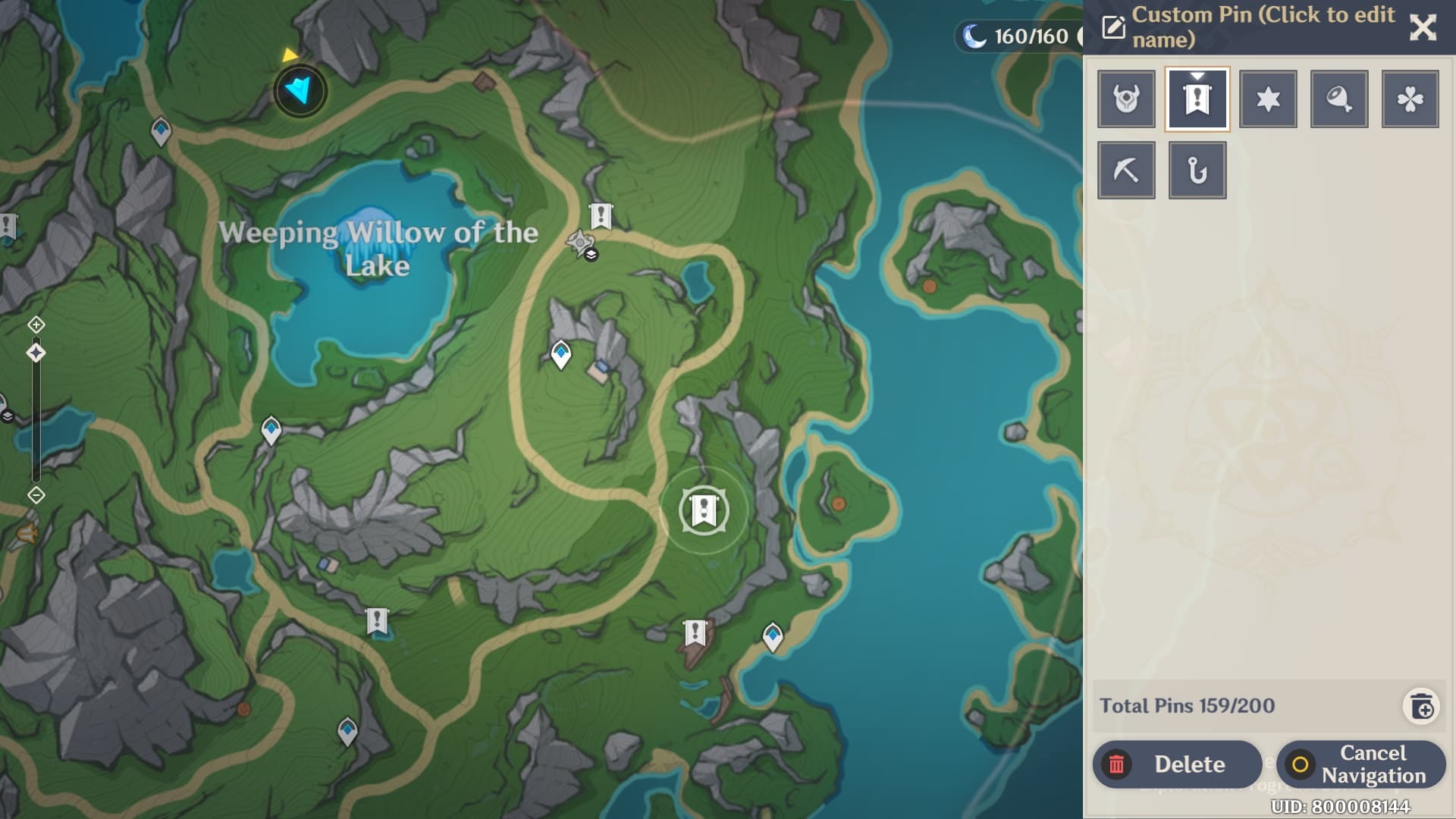Choose the horned monster pin icon
Viewport: 1456px width, 819px height.
[x=1126, y=99]
